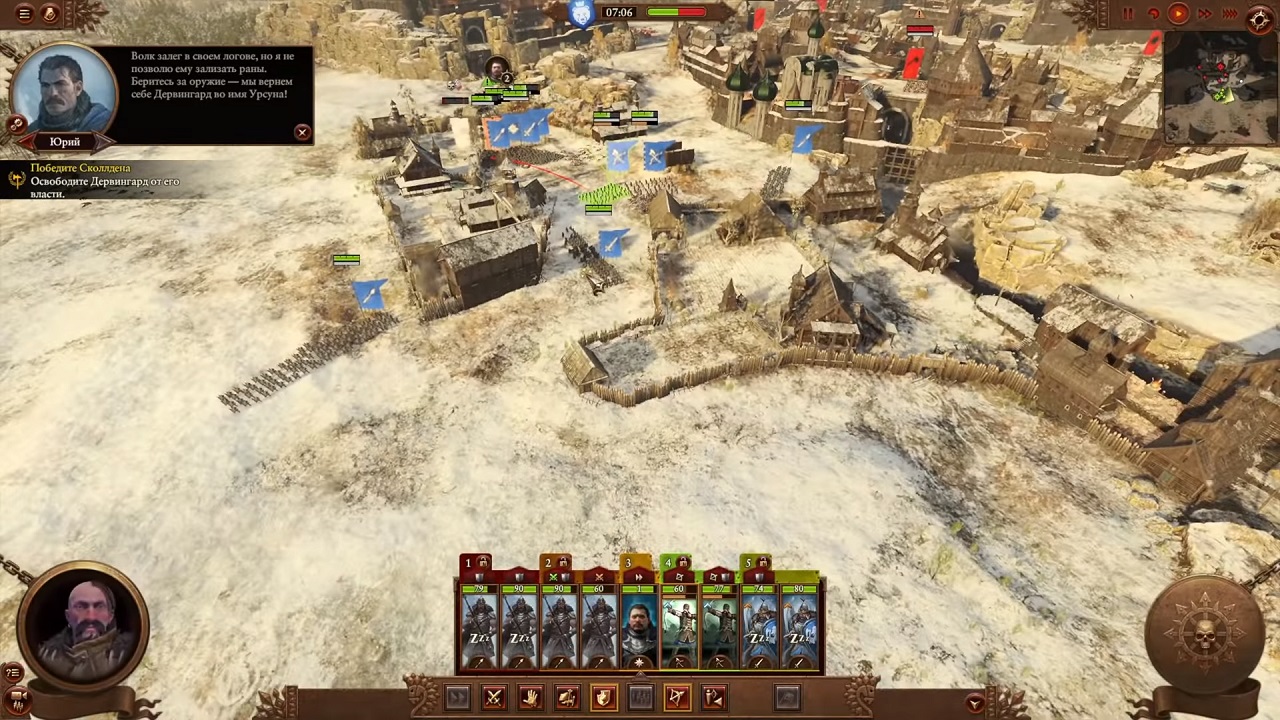Open the main menu hamburger button

click(x=24, y=14)
